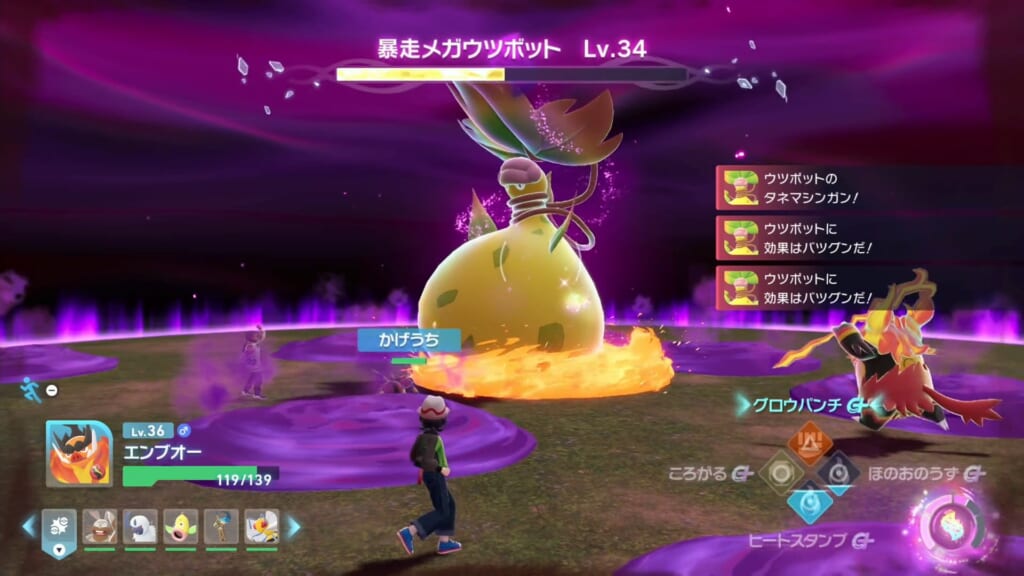Select the Fire Spin move (ほのおのうず) diamond
This screenshot has height=576, width=1024.
coord(838,471)
